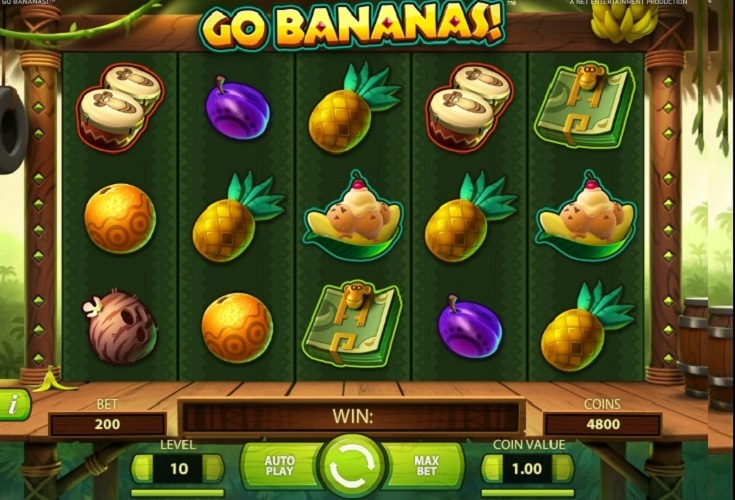The height and width of the screenshot is (500, 735).
Task: Lower the Coin Value
Action: pos(492,468)
